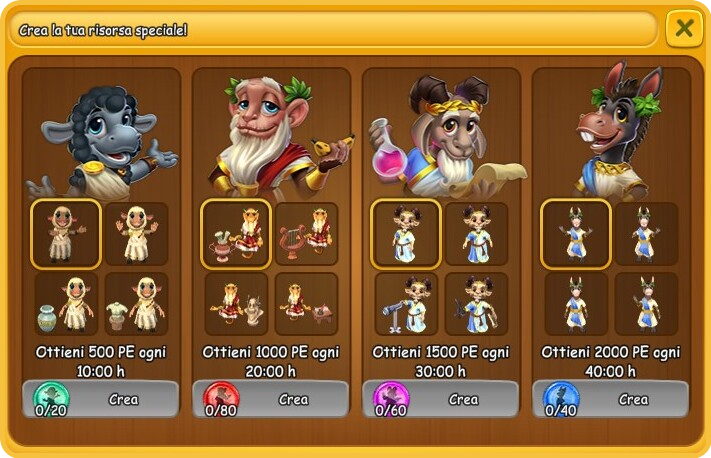Pick the highlighted sheep villager thumbnail
This screenshot has width=711, height=458.
(66, 234)
